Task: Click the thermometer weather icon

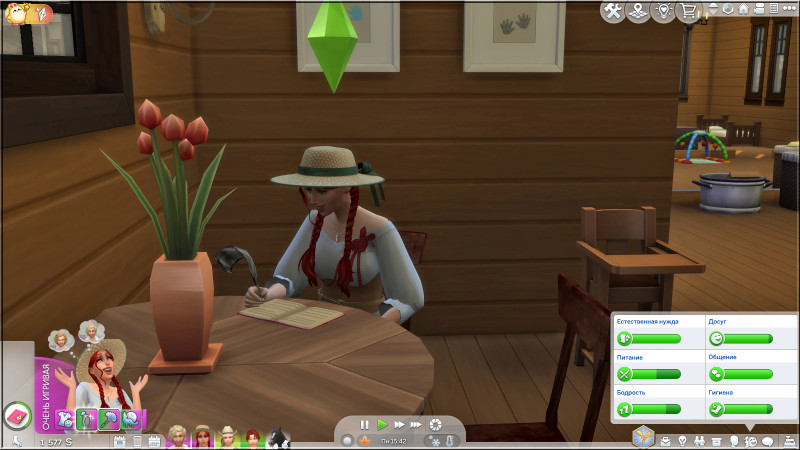Action: coord(452,440)
